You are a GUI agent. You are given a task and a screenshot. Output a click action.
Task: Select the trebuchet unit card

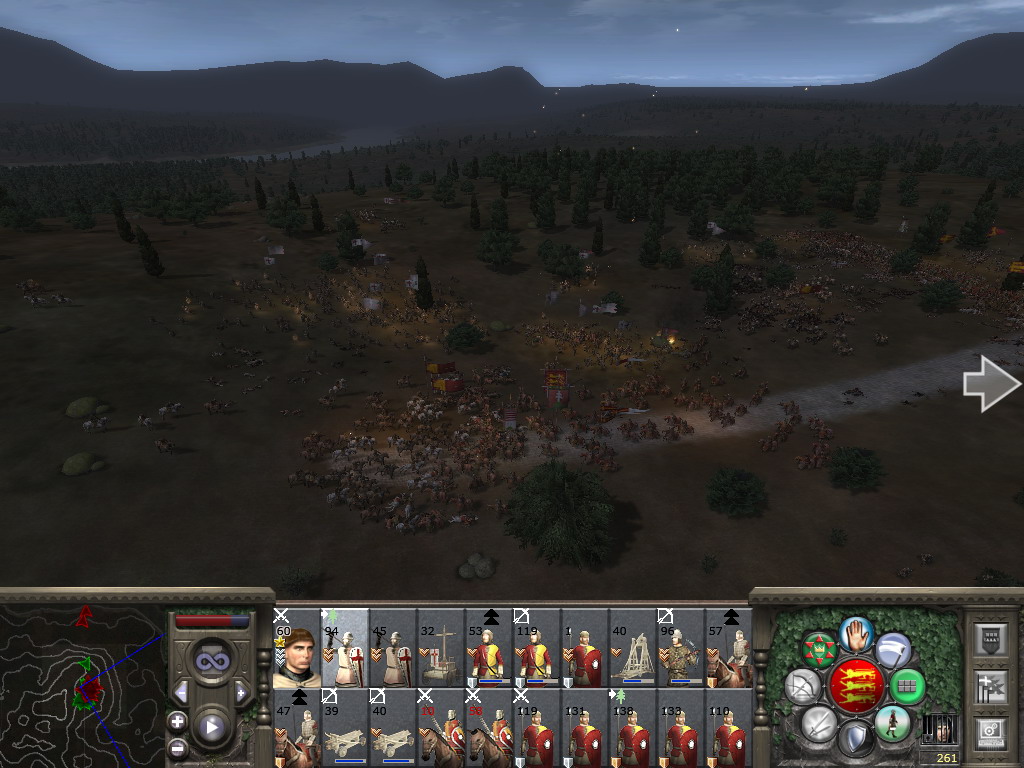click(x=633, y=647)
